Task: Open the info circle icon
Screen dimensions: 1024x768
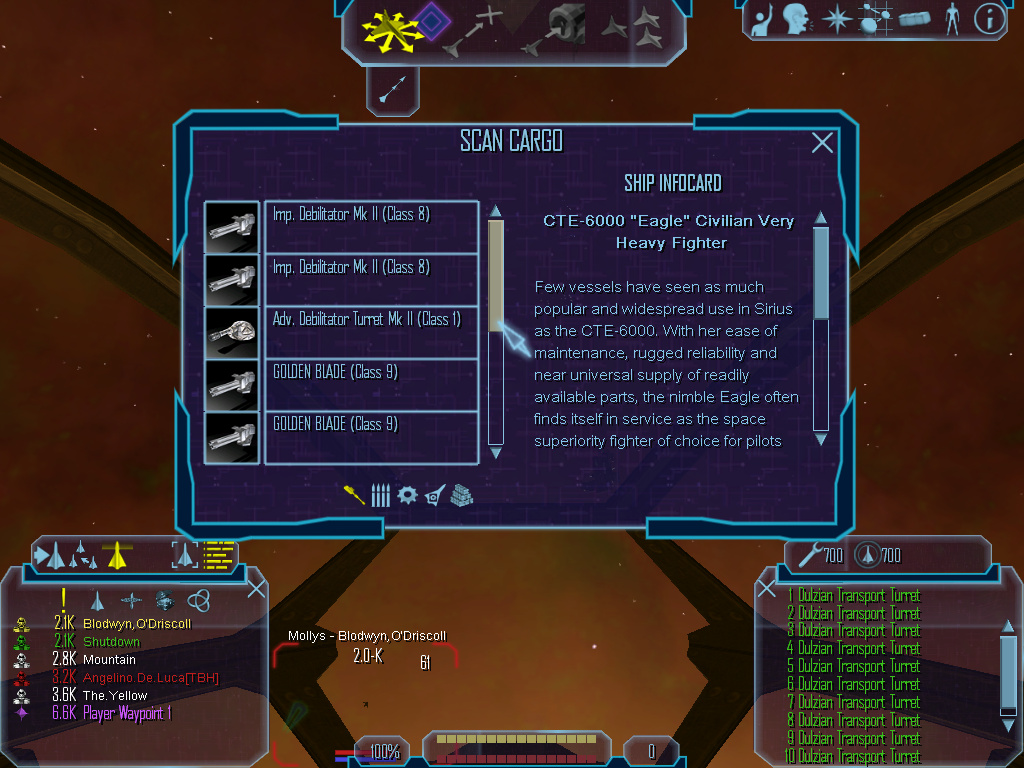Action: point(989,19)
